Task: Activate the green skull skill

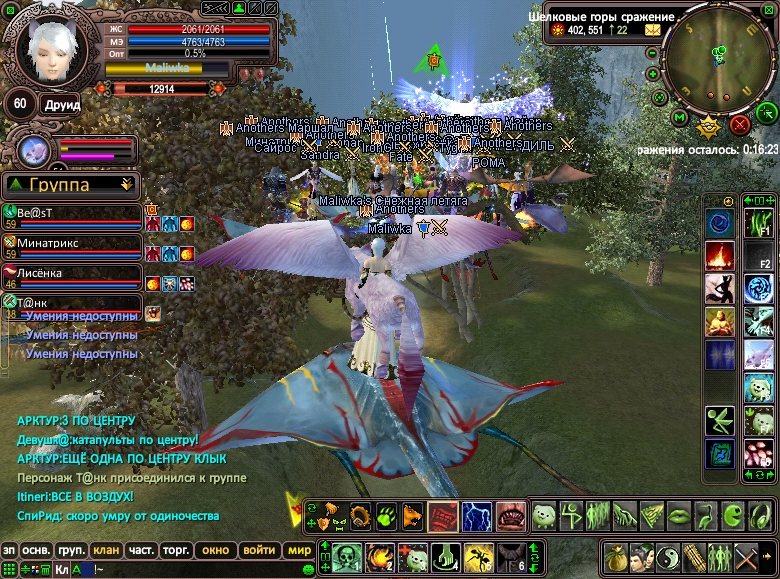Action: (346, 556)
